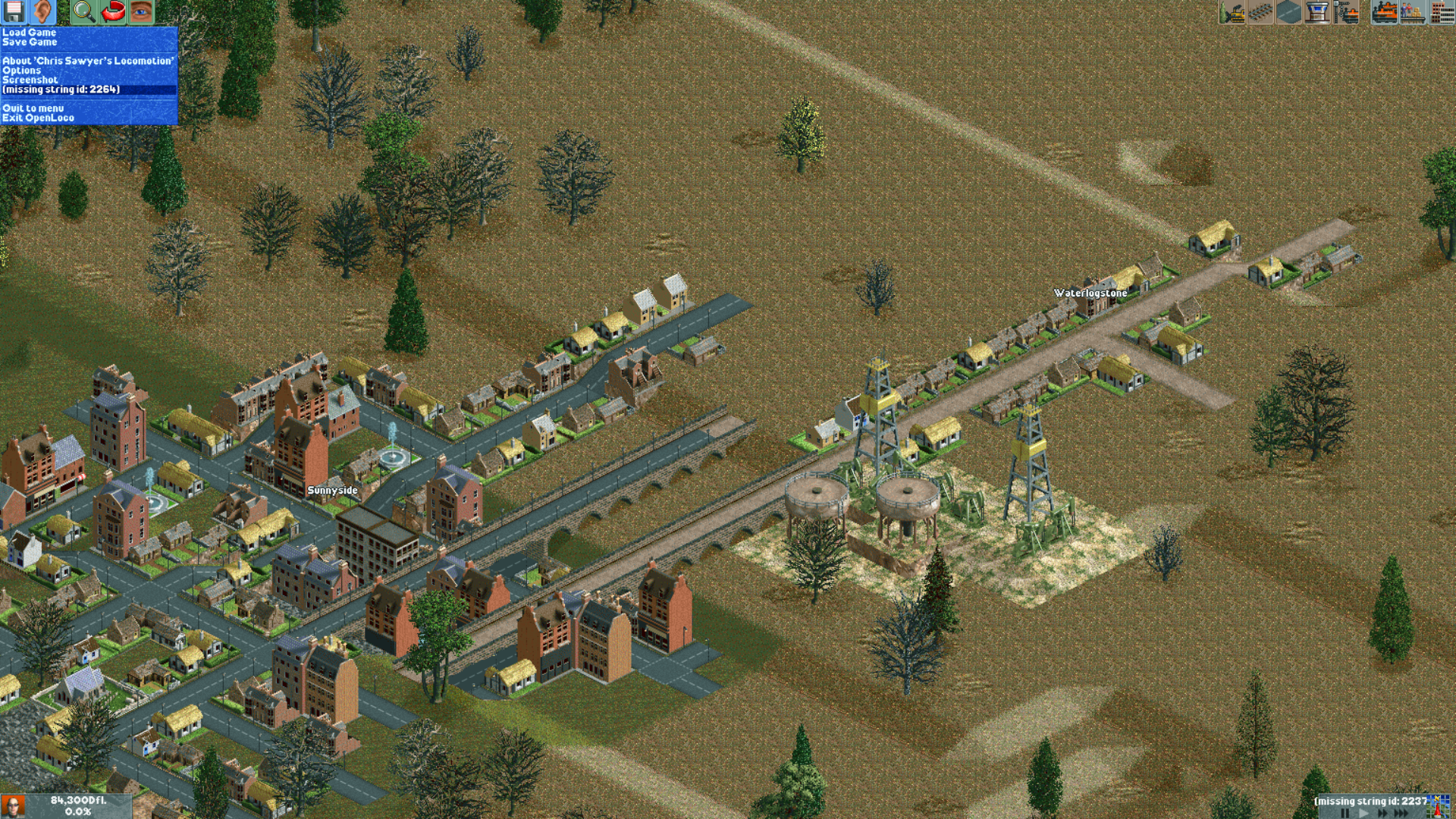The width and height of the screenshot is (1456, 819).
Task: Open the passengers and crates stations list
Action: (x=1413, y=12)
